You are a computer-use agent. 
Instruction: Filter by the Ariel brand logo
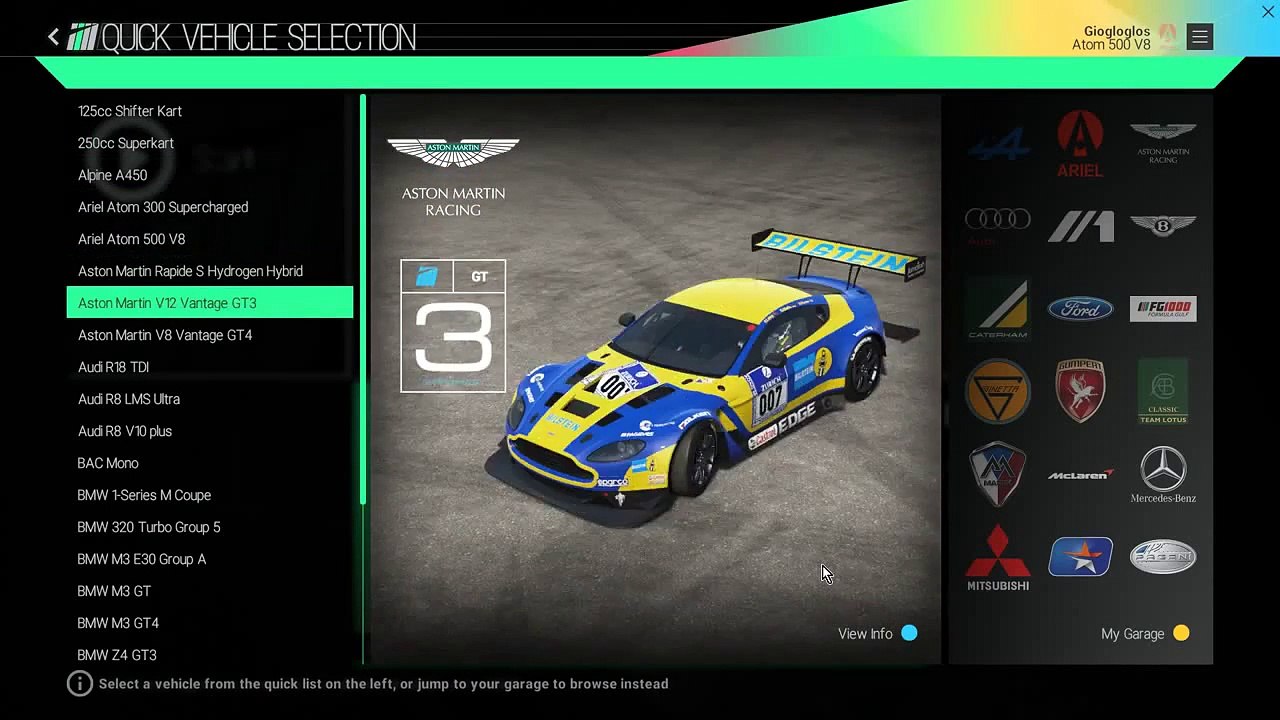pyautogui.click(x=1080, y=144)
